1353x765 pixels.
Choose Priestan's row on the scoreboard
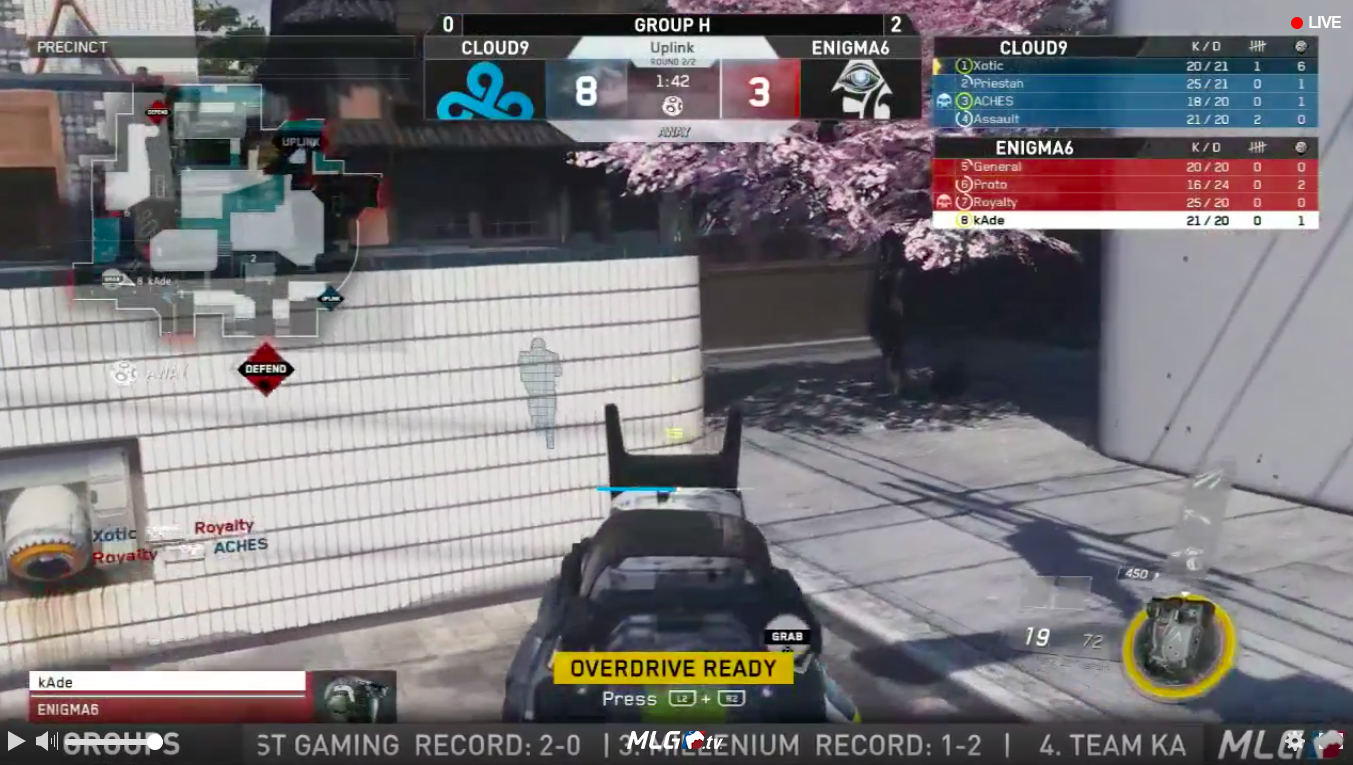pyautogui.click(x=1124, y=84)
